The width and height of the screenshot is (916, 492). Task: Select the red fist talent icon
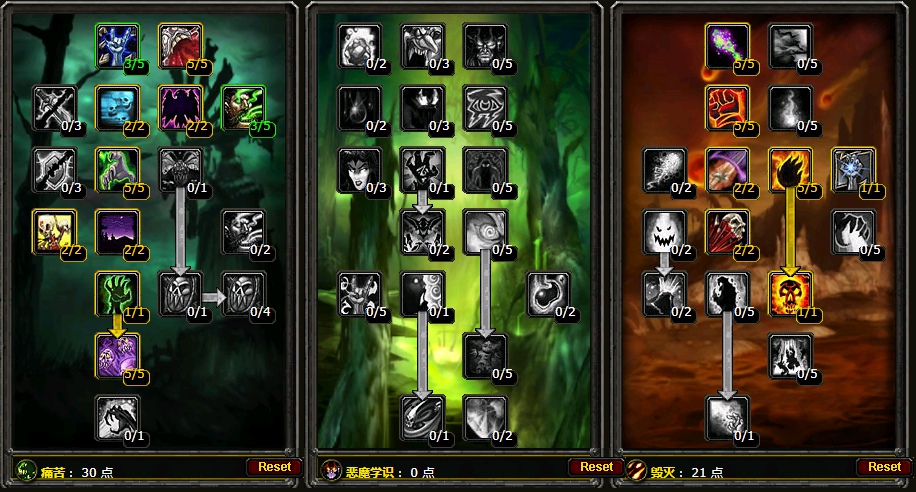[x=727, y=108]
